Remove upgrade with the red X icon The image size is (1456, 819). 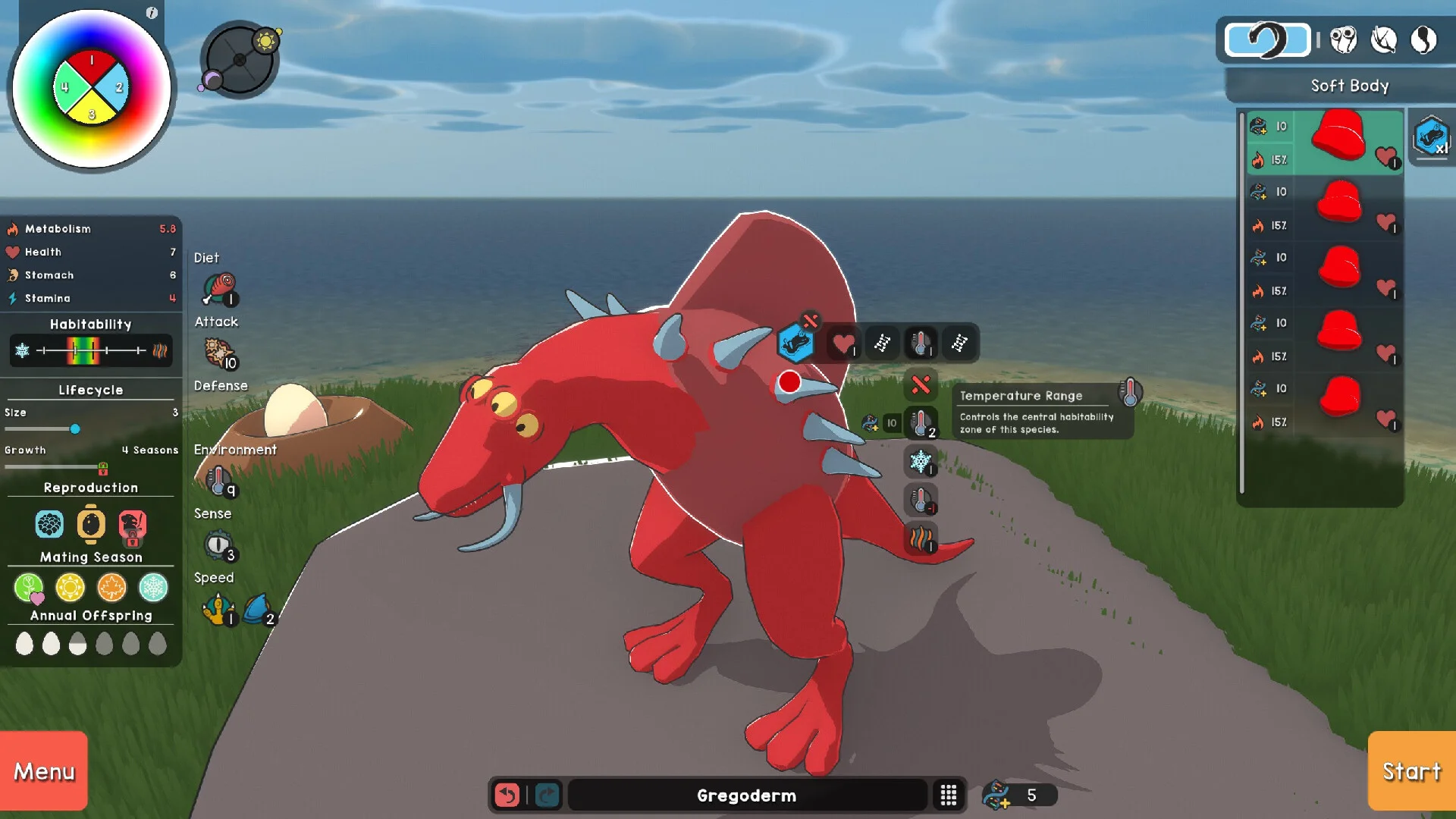(x=921, y=385)
